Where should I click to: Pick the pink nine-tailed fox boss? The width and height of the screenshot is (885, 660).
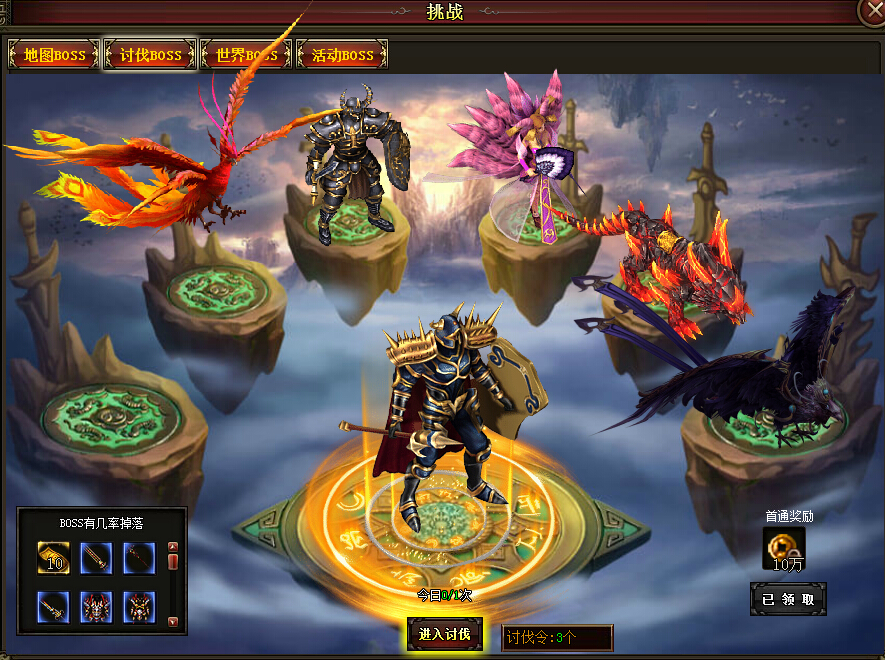(525, 165)
